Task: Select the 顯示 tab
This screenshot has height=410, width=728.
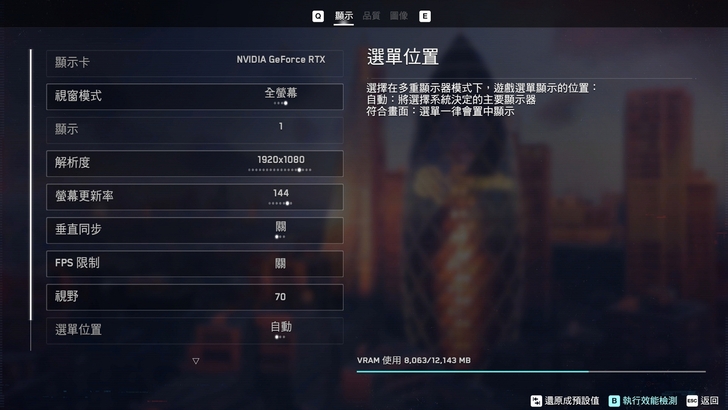Action: click(x=344, y=16)
